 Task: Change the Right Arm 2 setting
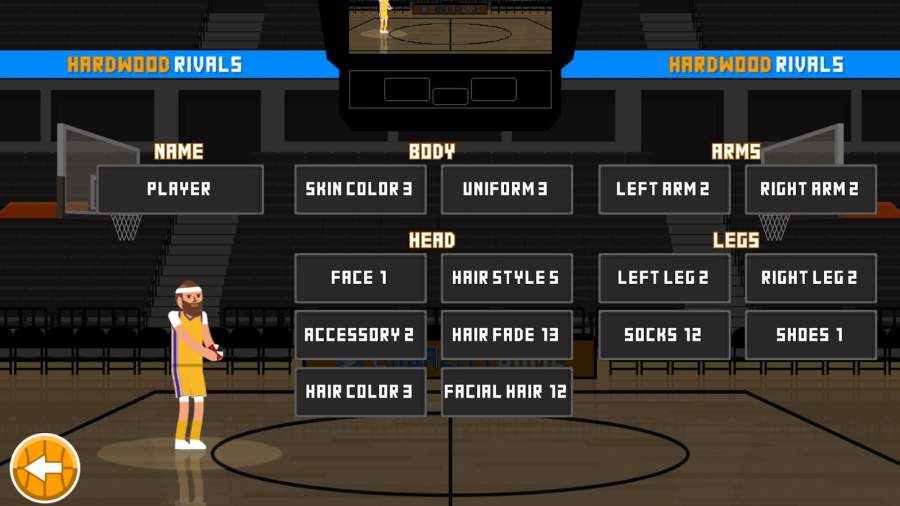810,189
